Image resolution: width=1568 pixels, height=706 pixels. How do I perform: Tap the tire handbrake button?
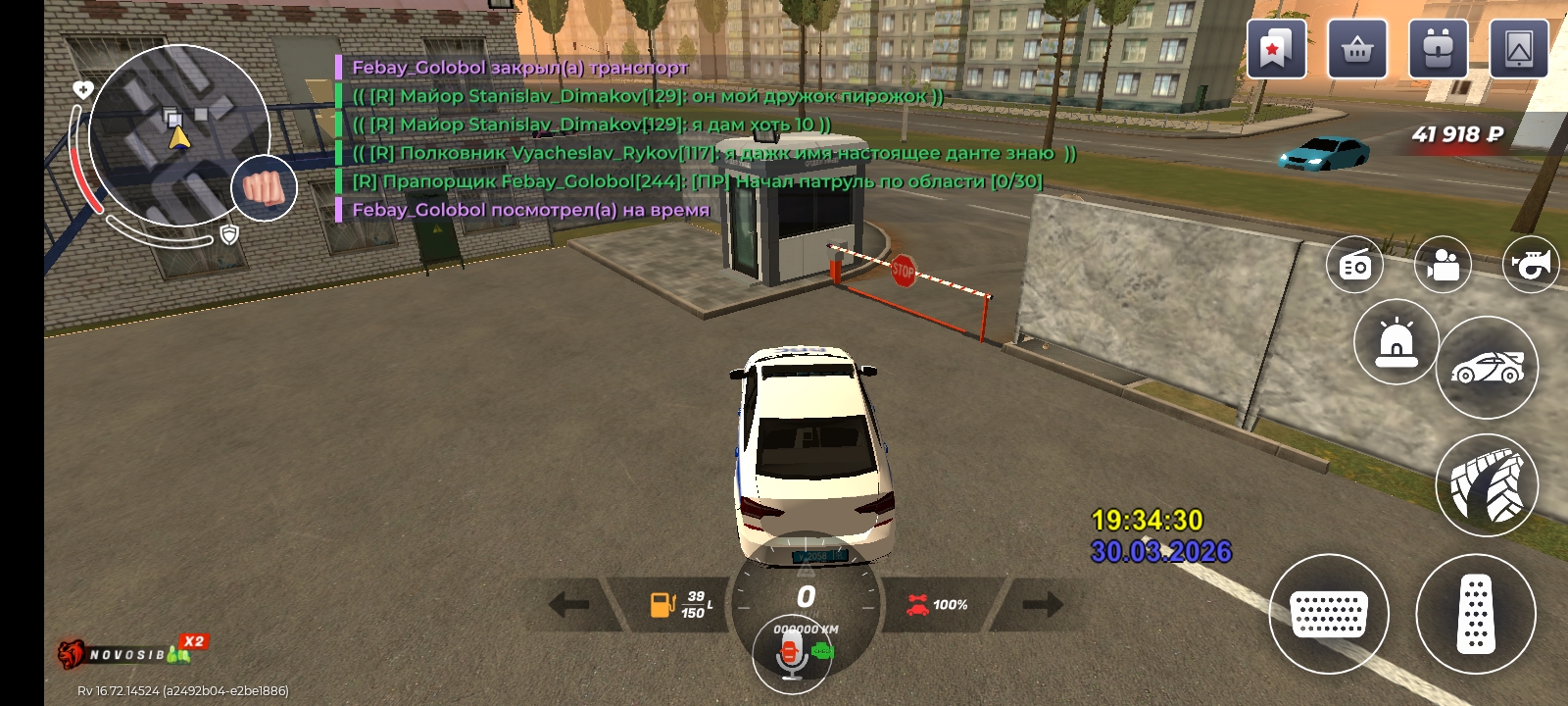[x=1487, y=484]
